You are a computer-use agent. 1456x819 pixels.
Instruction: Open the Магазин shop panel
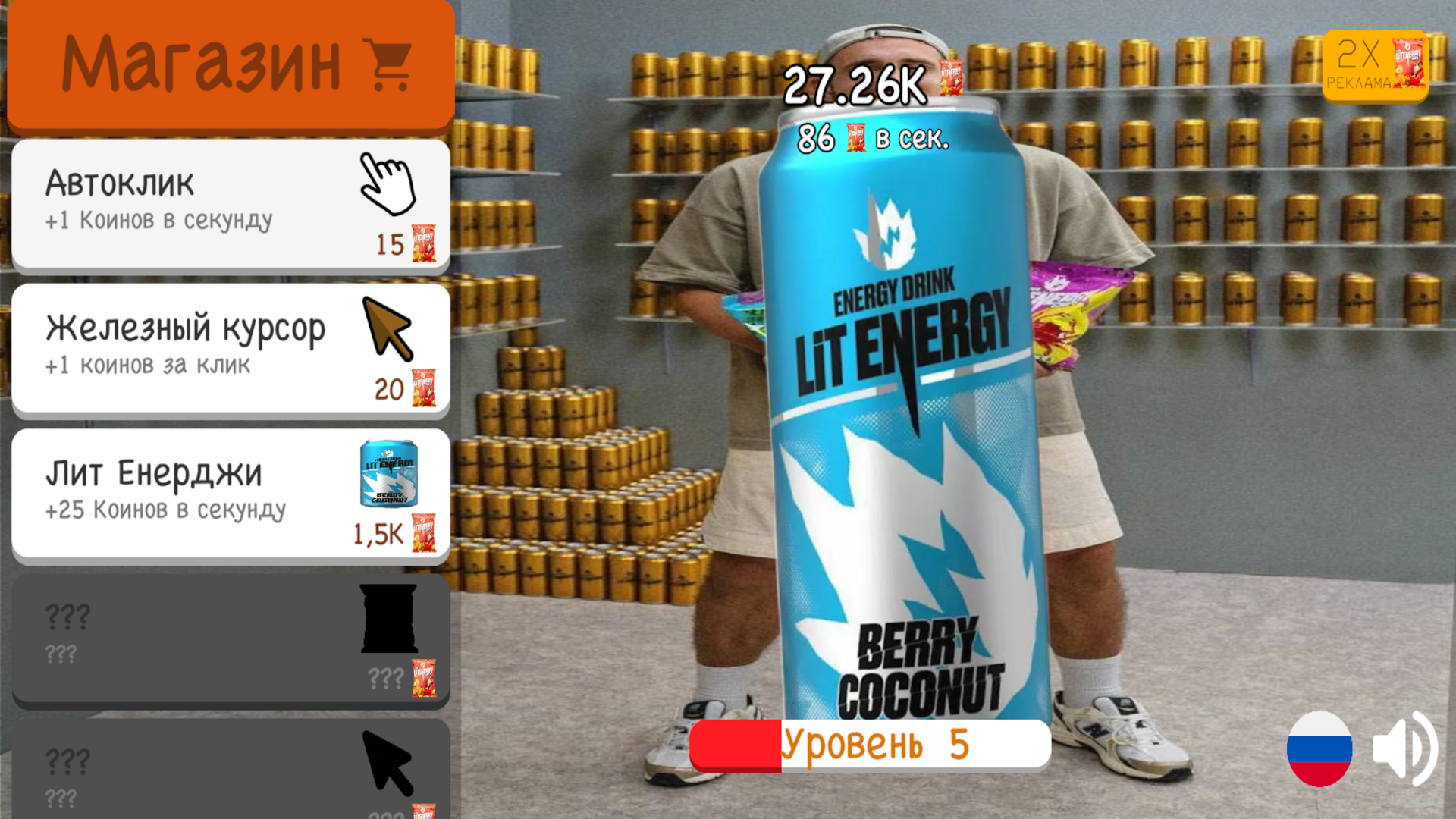click(x=227, y=64)
